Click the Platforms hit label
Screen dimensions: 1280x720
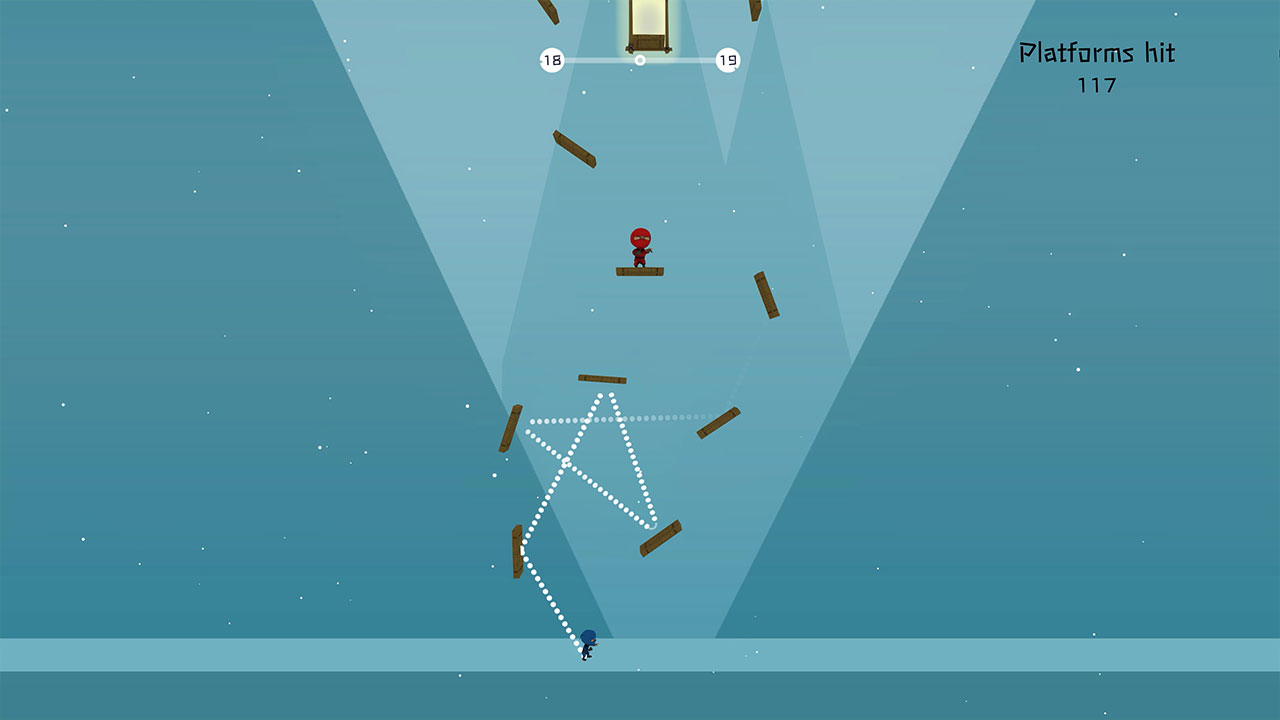point(1098,51)
